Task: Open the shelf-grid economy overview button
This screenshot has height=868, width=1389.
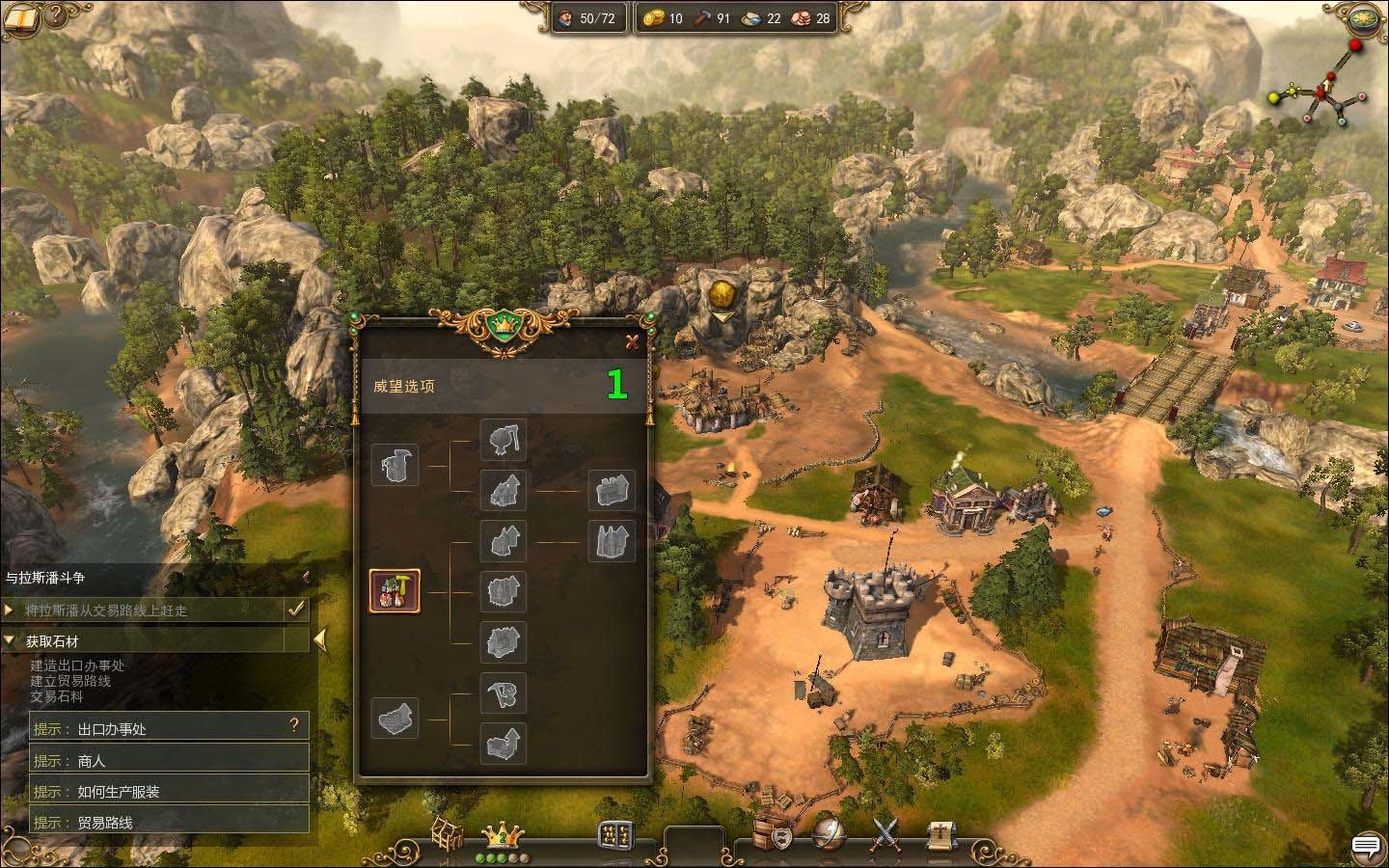Action: [x=615, y=835]
